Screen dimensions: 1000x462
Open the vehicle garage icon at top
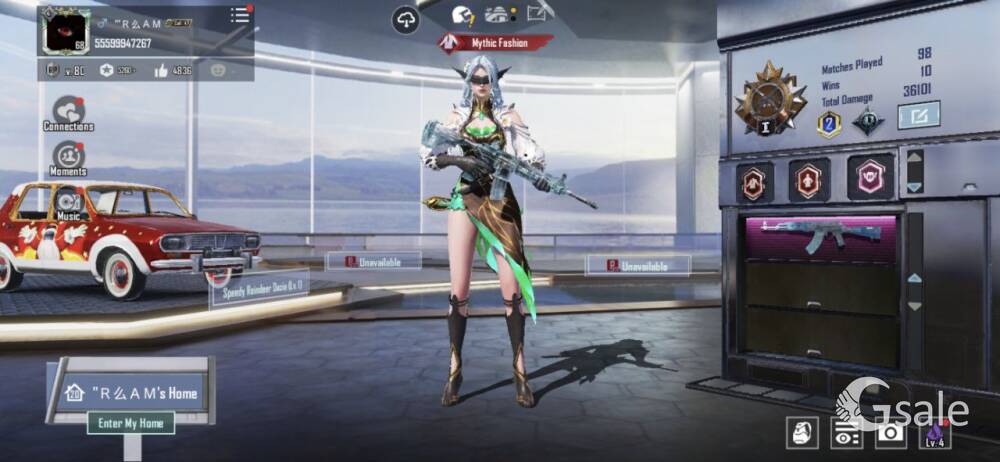(x=499, y=14)
